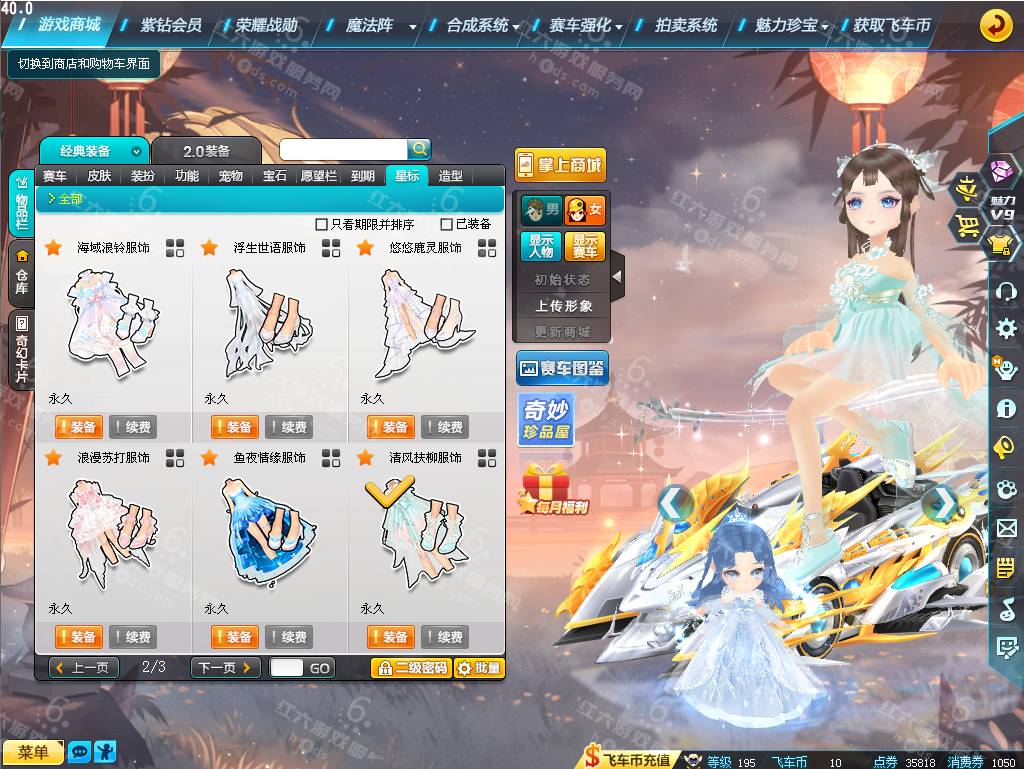Open the 拍卖系统 auction menu

click(x=686, y=25)
